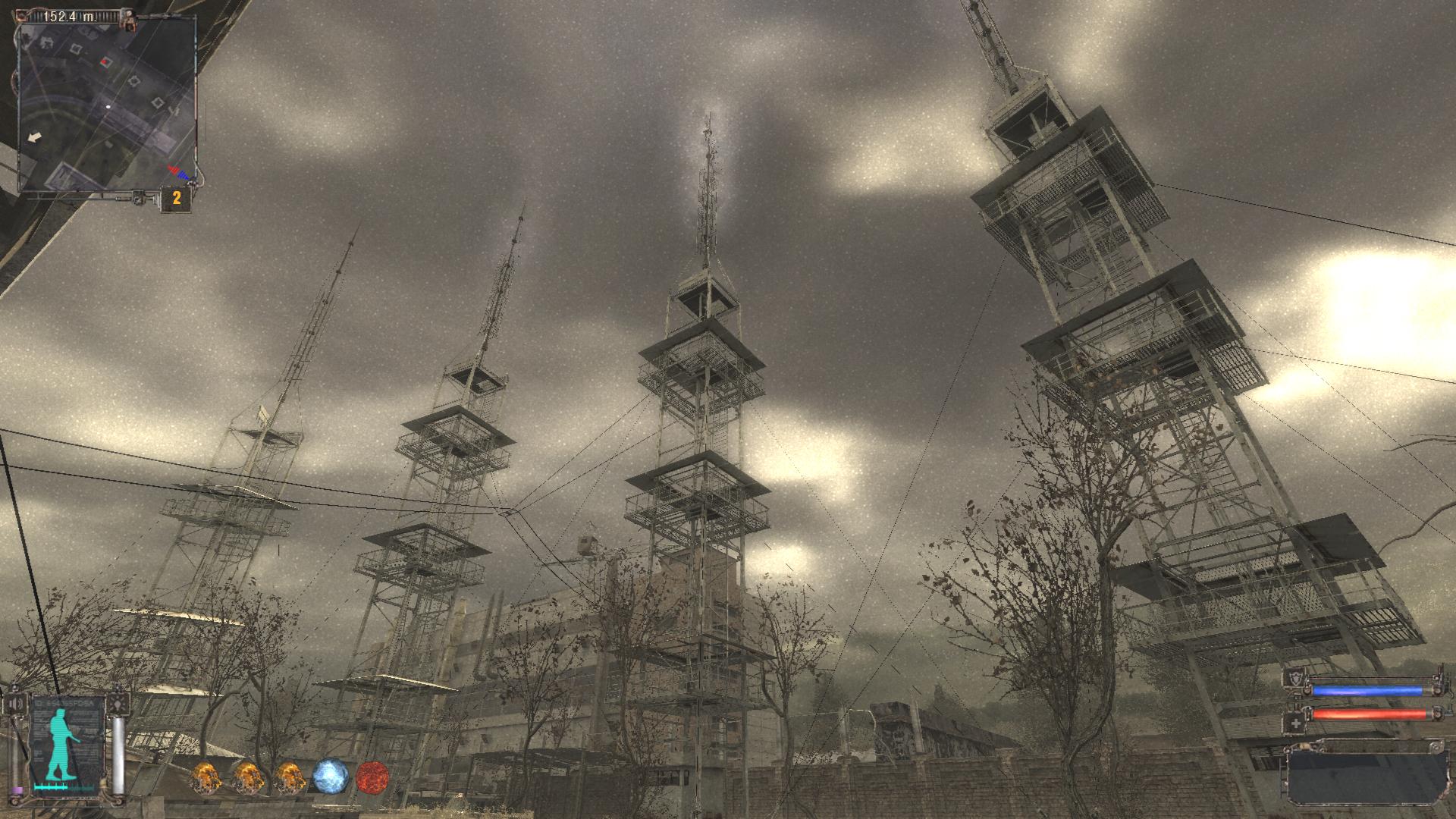Open the contacts counter showing 2

(x=177, y=196)
